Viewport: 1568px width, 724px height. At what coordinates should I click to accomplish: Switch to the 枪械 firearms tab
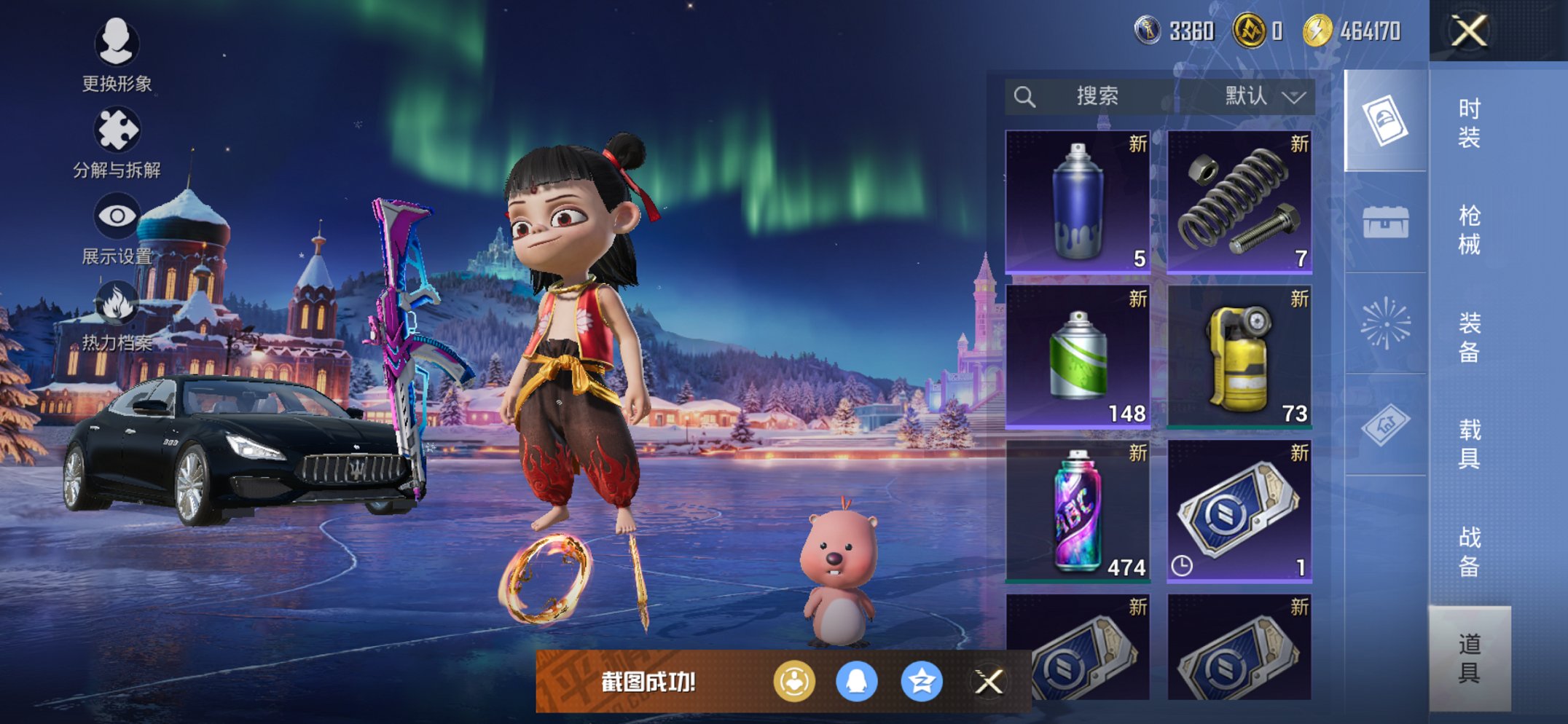click(x=1469, y=229)
